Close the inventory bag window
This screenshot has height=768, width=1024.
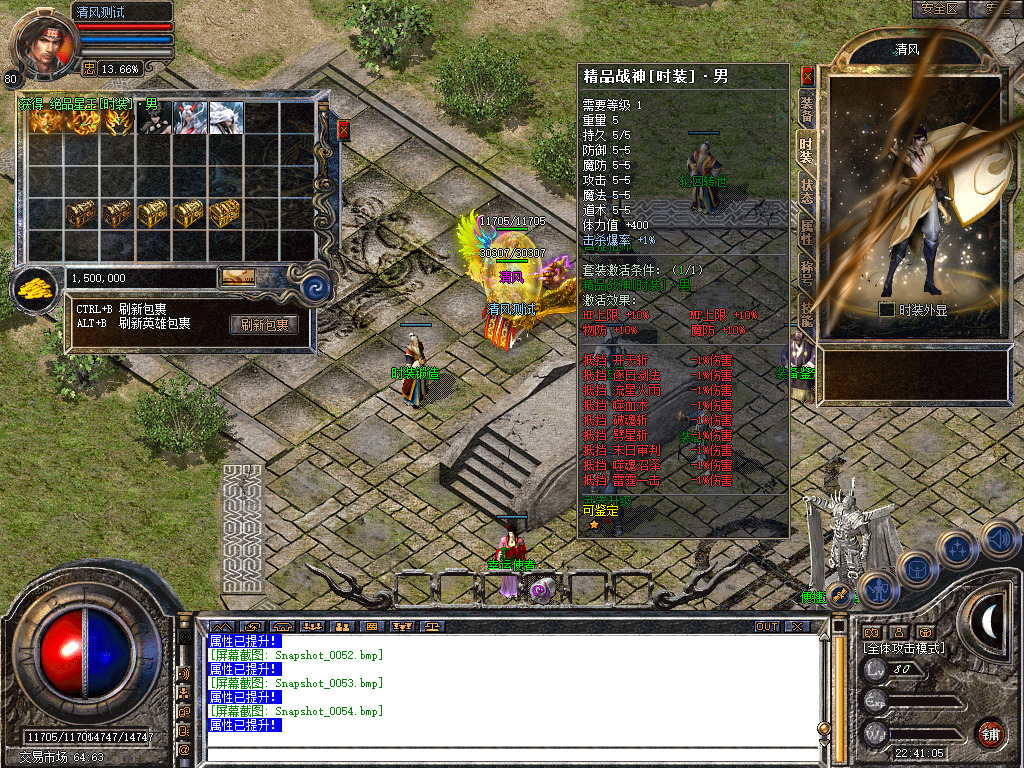tap(344, 130)
